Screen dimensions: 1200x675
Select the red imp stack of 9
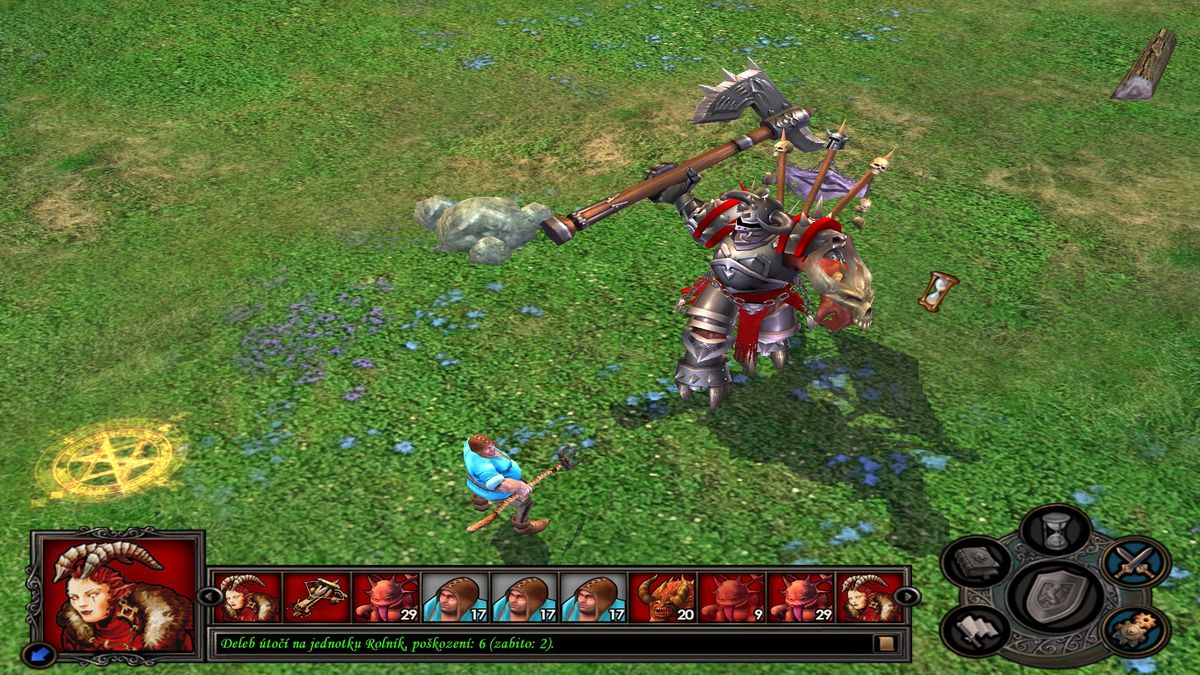731,597
